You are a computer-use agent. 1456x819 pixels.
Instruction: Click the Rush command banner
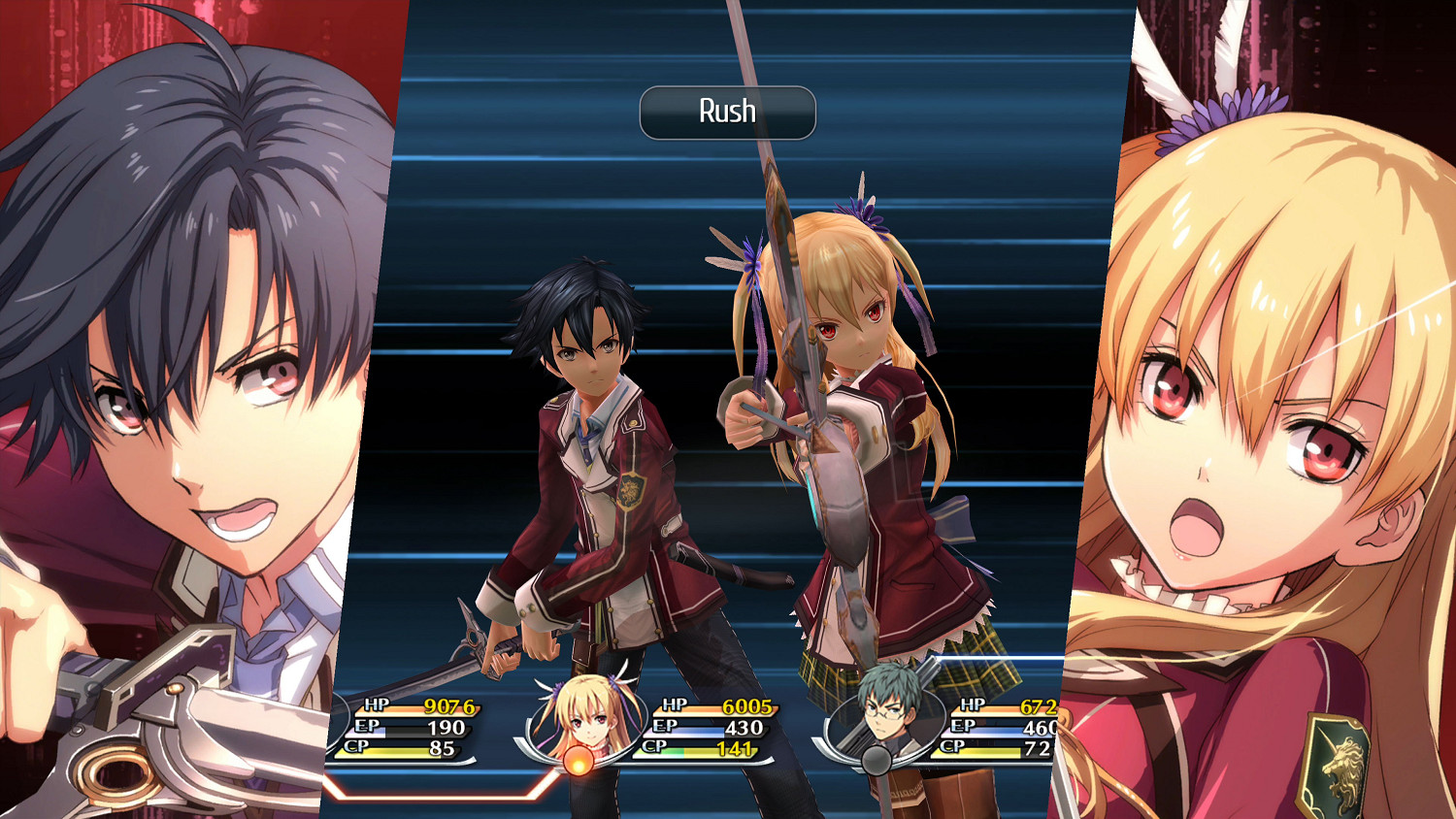click(x=727, y=111)
